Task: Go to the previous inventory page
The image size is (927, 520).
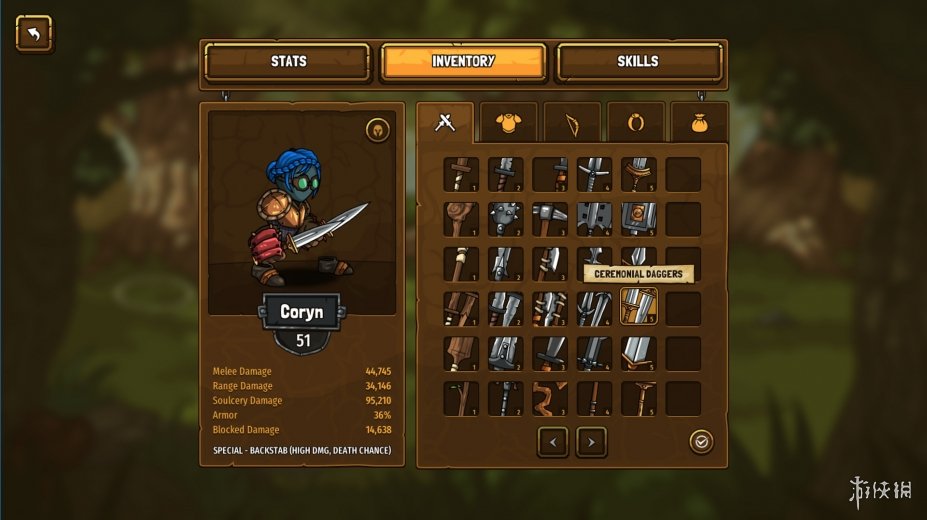Action: pyautogui.click(x=553, y=441)
